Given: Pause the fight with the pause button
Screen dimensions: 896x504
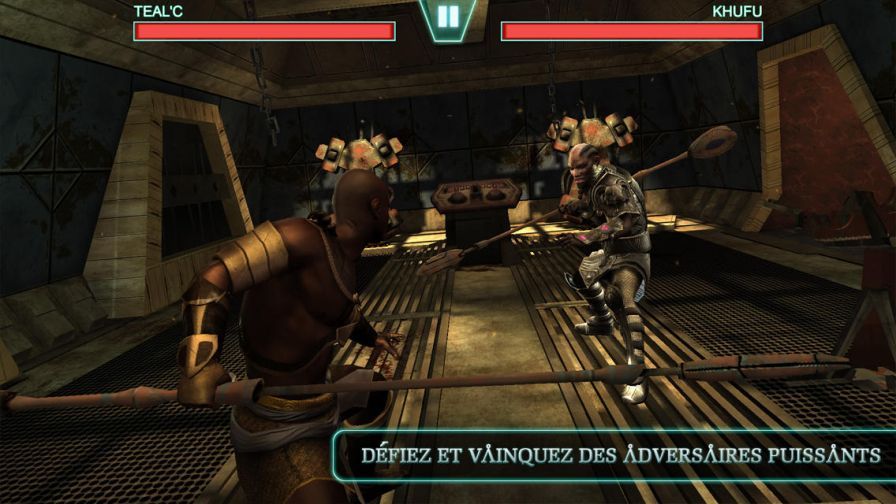Looking at the screenshot, I should point(448,17).
